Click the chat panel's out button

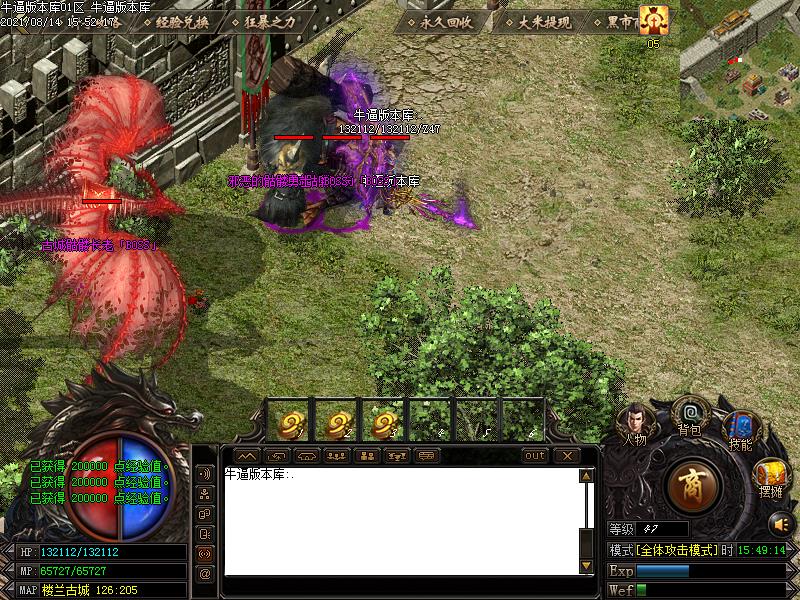[x=536, y=456]
